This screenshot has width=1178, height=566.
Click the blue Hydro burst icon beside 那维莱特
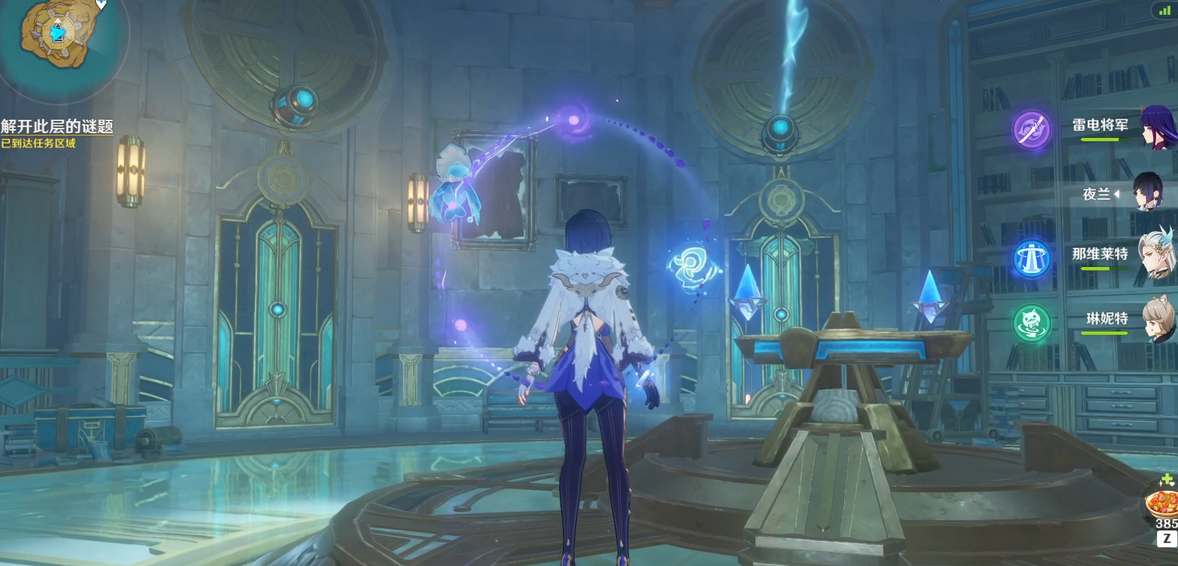(1031, 257)
